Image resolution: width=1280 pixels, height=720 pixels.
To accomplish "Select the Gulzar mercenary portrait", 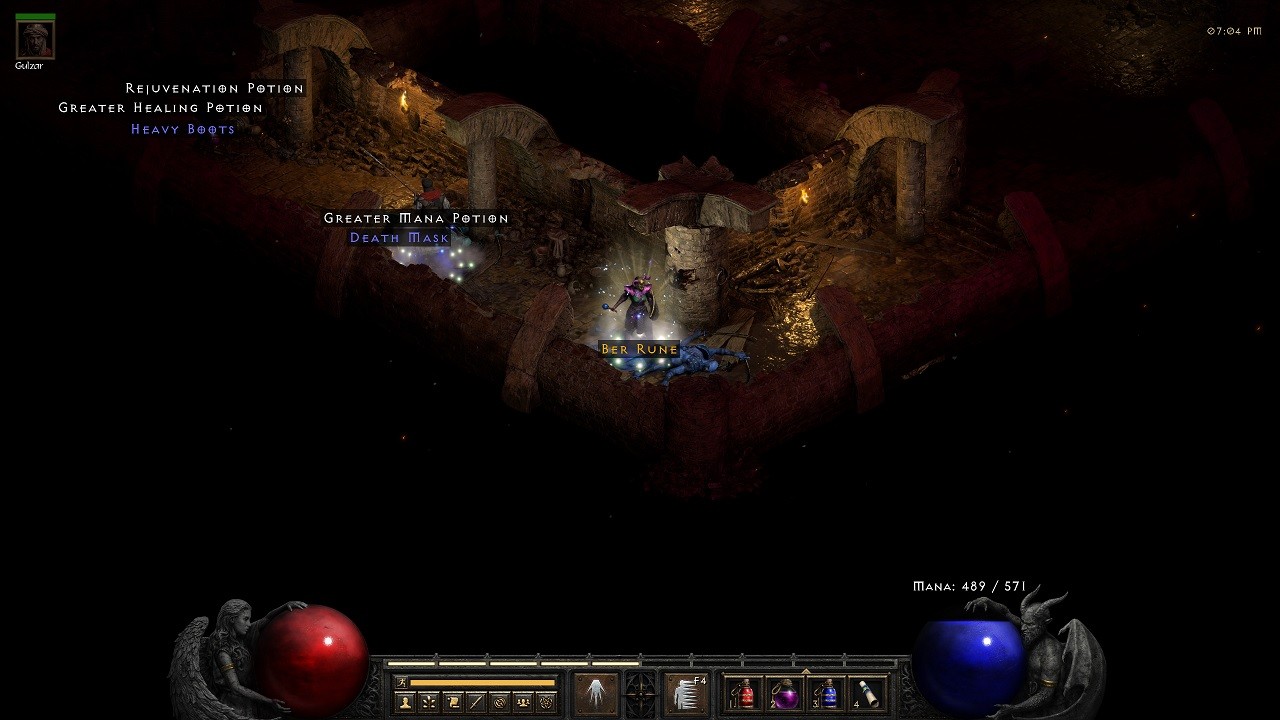I will [x=35, y=39].
